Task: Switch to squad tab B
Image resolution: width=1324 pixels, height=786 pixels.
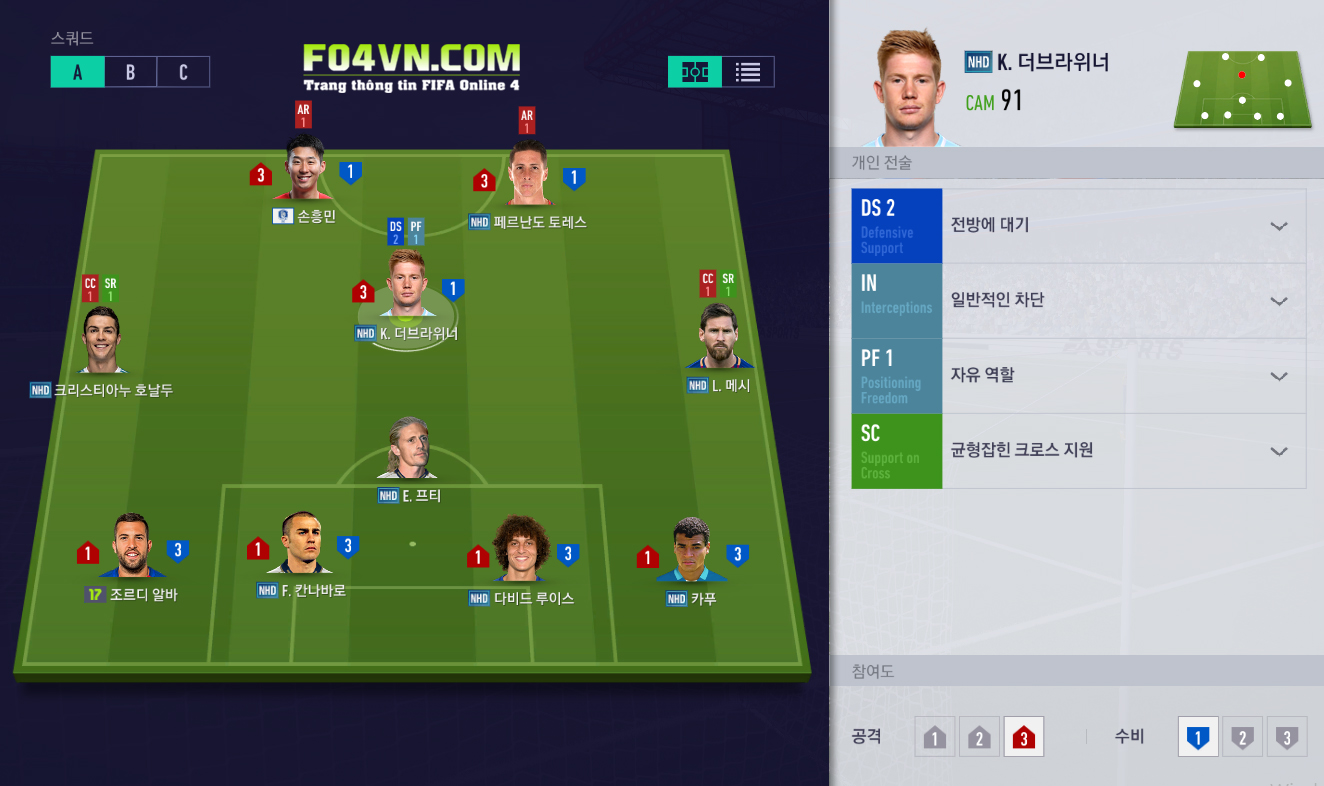Action: click(130, 72)
